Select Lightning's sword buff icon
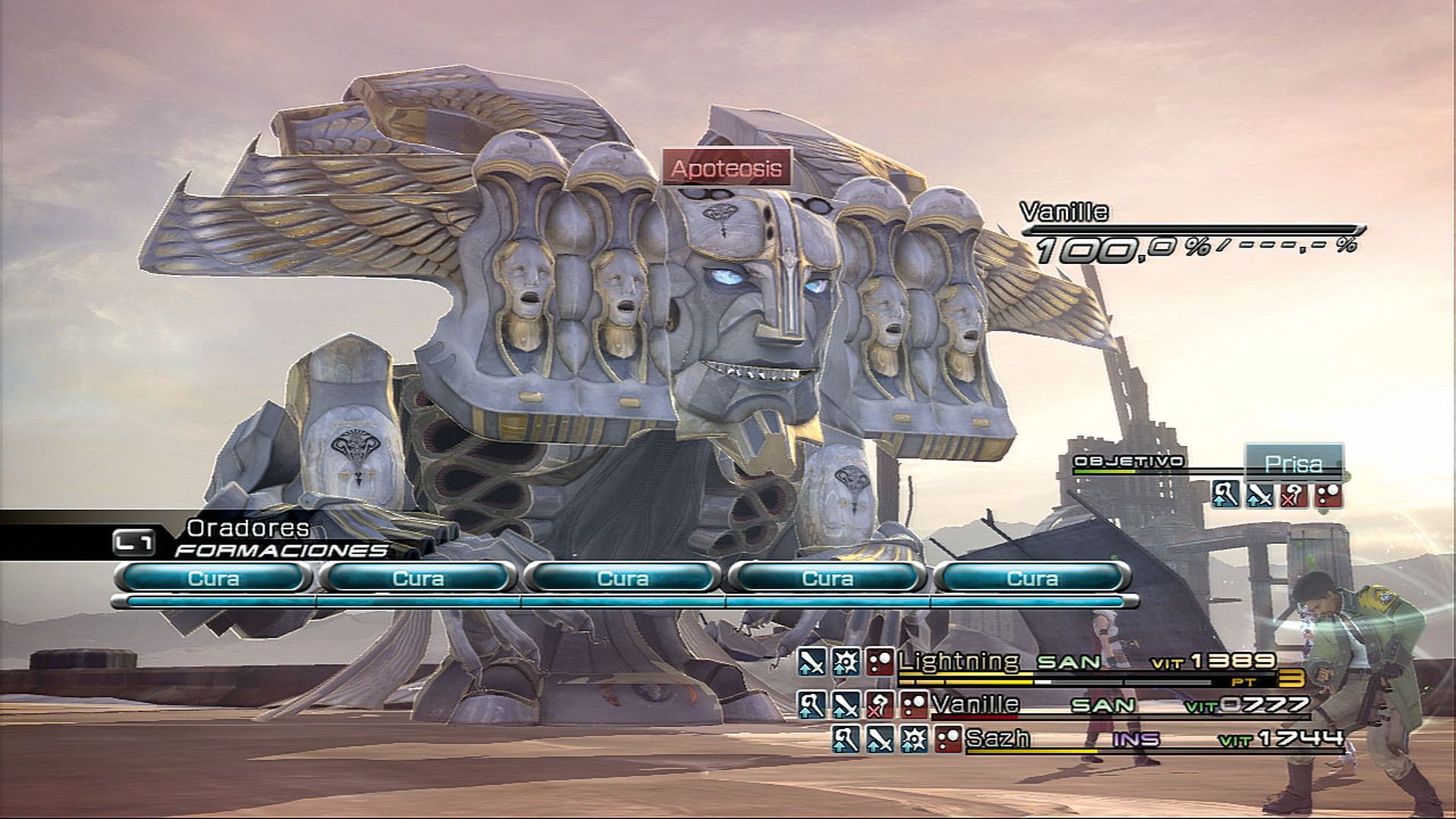1456x819 pixels. 811,662
